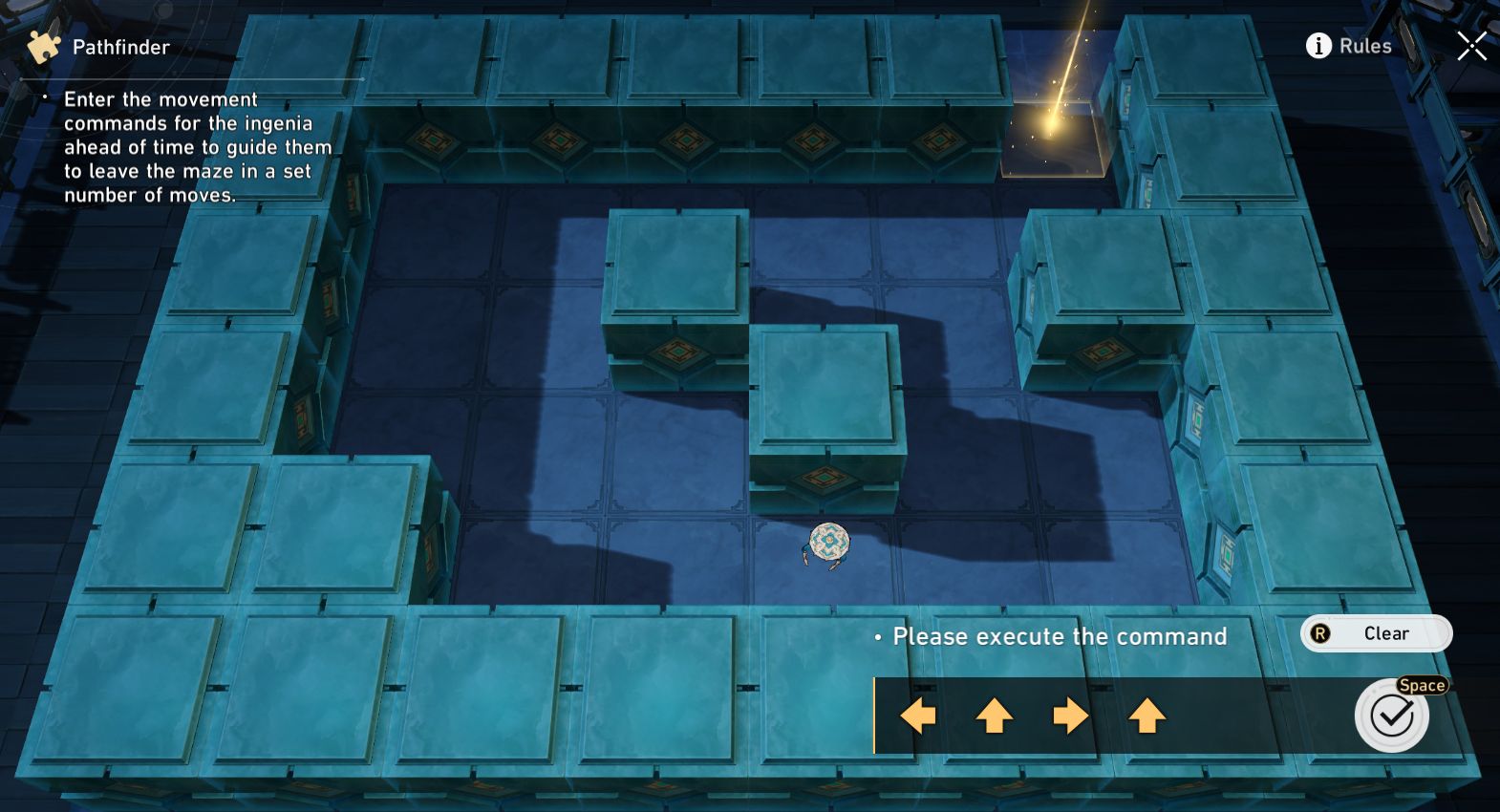Select the left arrow movement command

click(916, 715)
